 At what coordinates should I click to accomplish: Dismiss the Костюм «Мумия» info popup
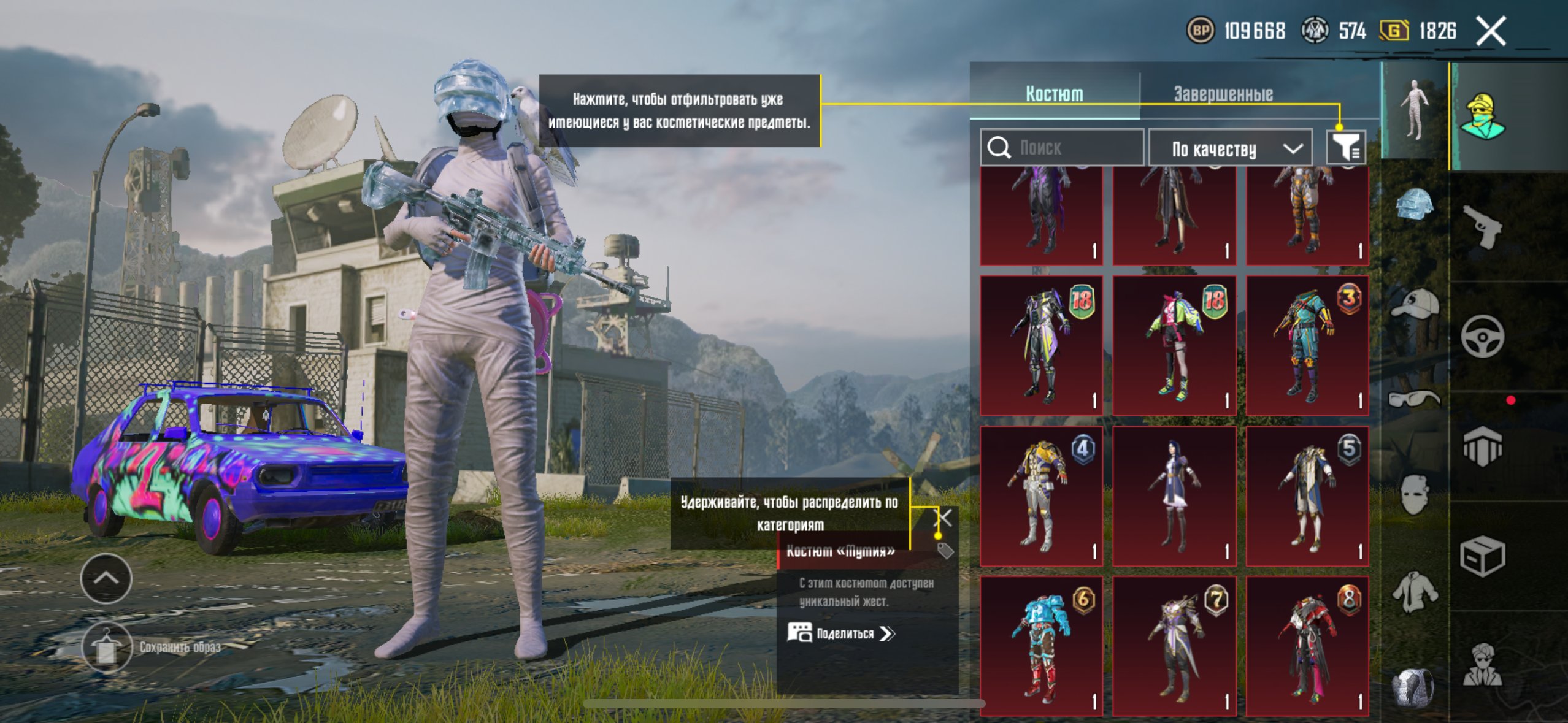pos(943,518)
